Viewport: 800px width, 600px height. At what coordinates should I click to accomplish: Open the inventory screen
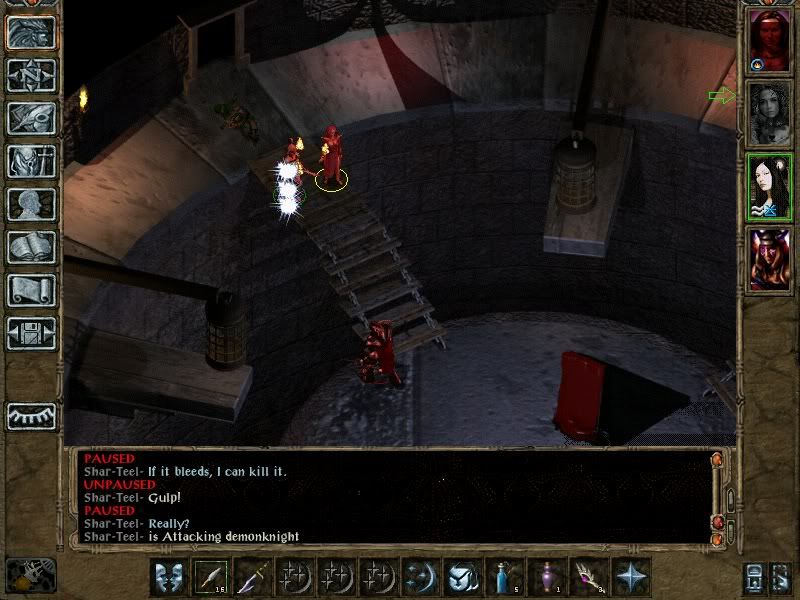coord(31,161)
